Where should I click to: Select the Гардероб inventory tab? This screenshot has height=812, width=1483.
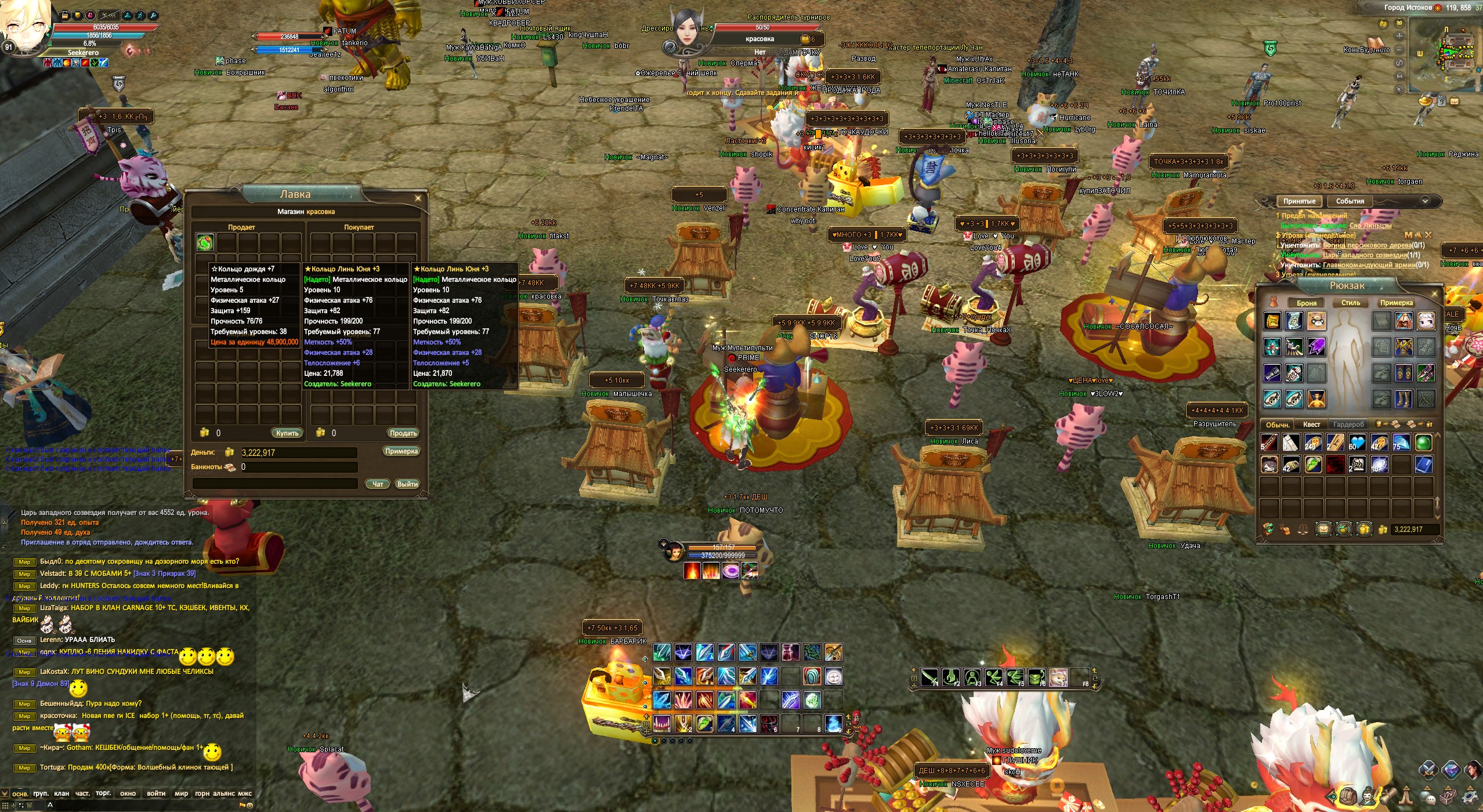[1348, 425]
